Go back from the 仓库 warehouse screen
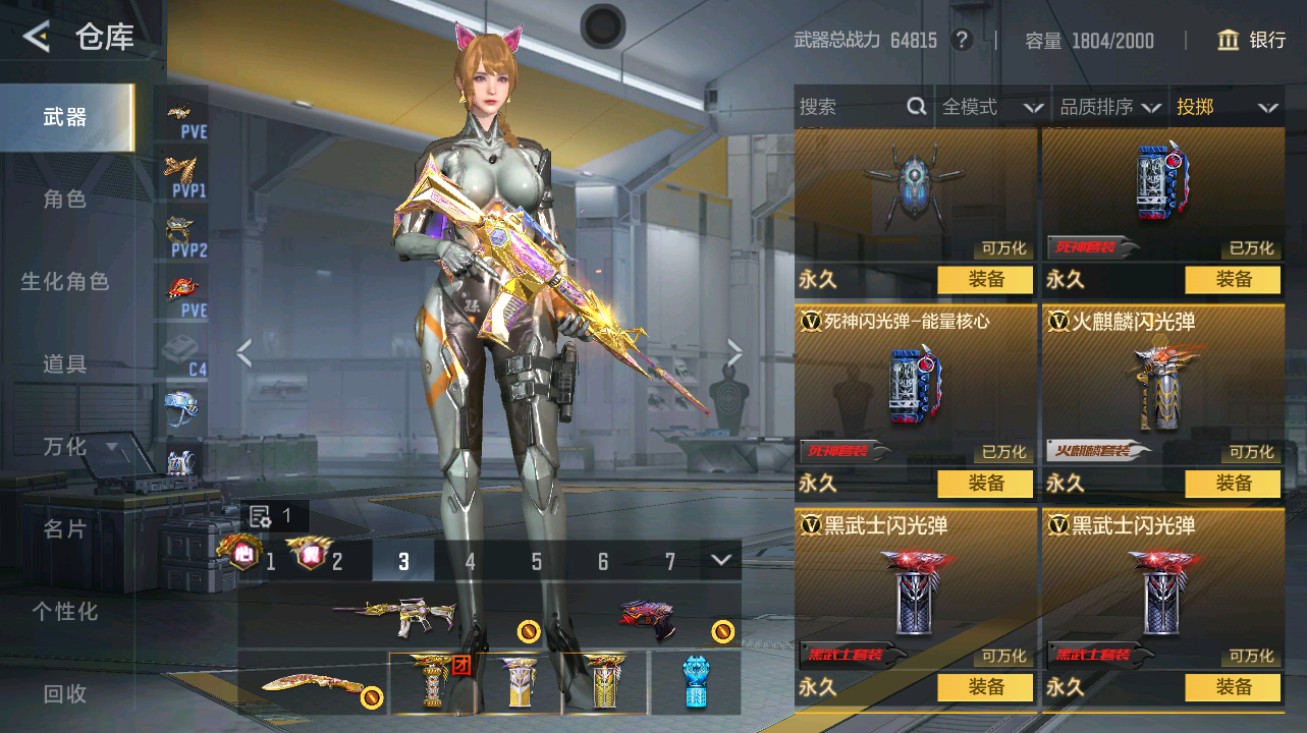 [37, 38]
